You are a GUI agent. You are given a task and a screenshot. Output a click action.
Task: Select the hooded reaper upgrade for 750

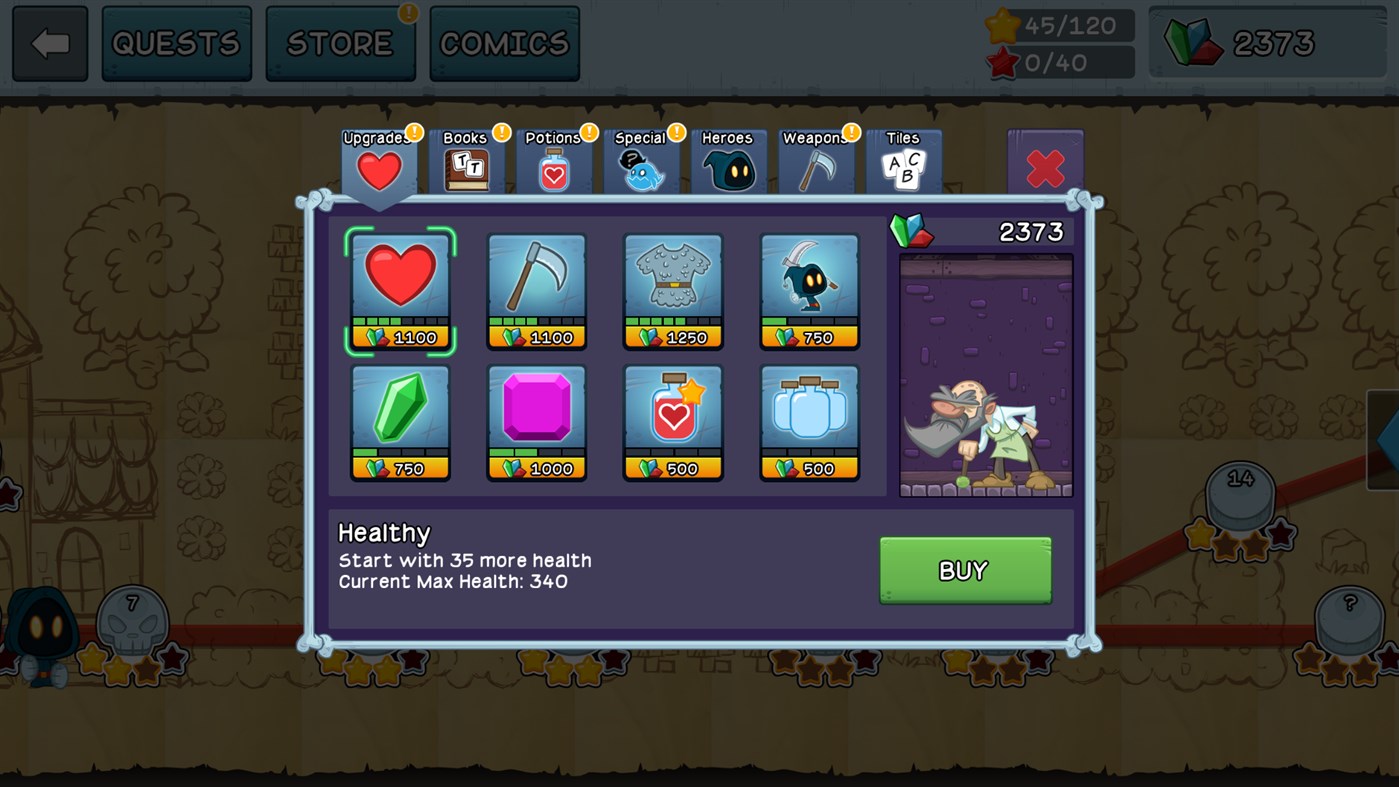(x=809, y=290)
